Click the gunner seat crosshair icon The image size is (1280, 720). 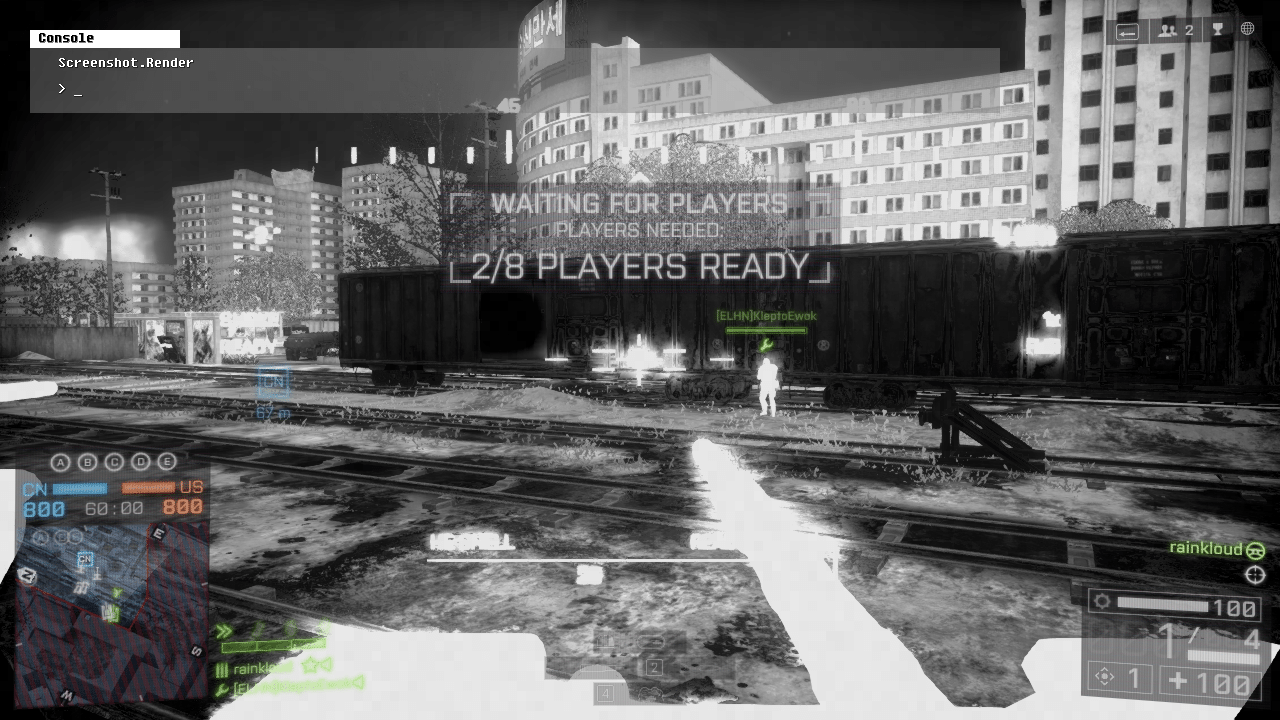pyautogui.click(x=1255, y=574)
